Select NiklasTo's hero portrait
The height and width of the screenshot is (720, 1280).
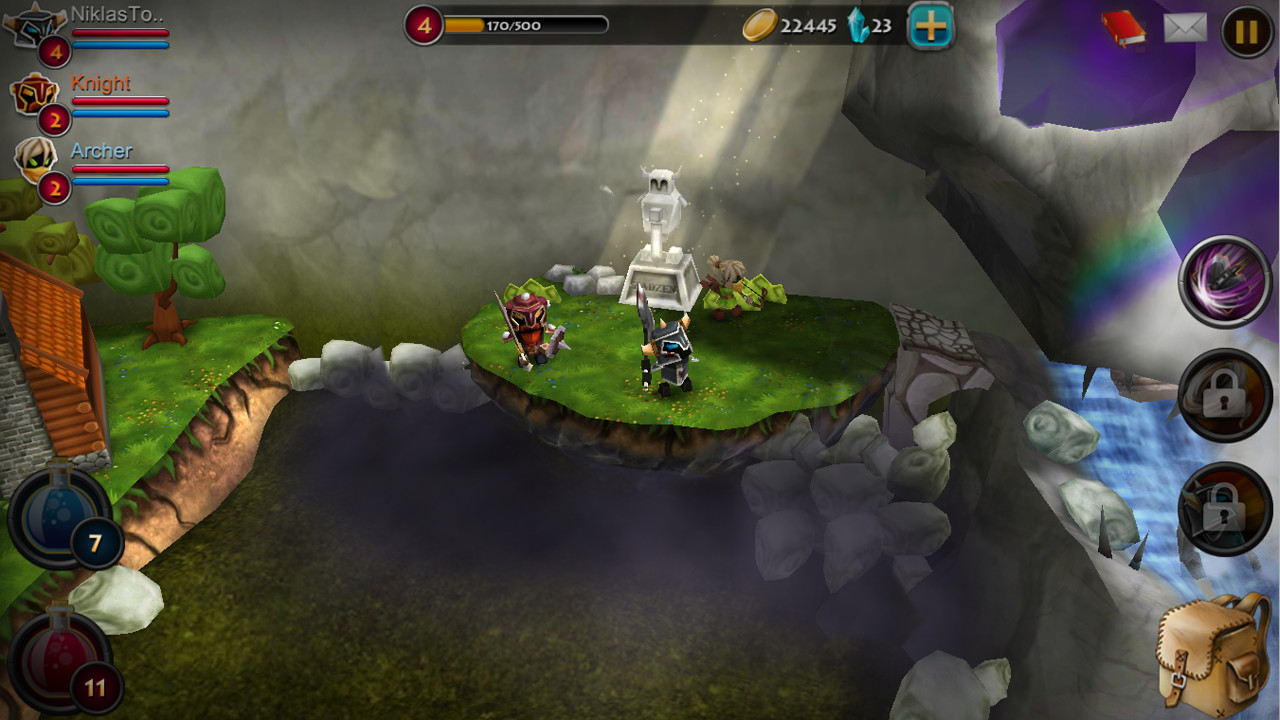pos(30,28)
